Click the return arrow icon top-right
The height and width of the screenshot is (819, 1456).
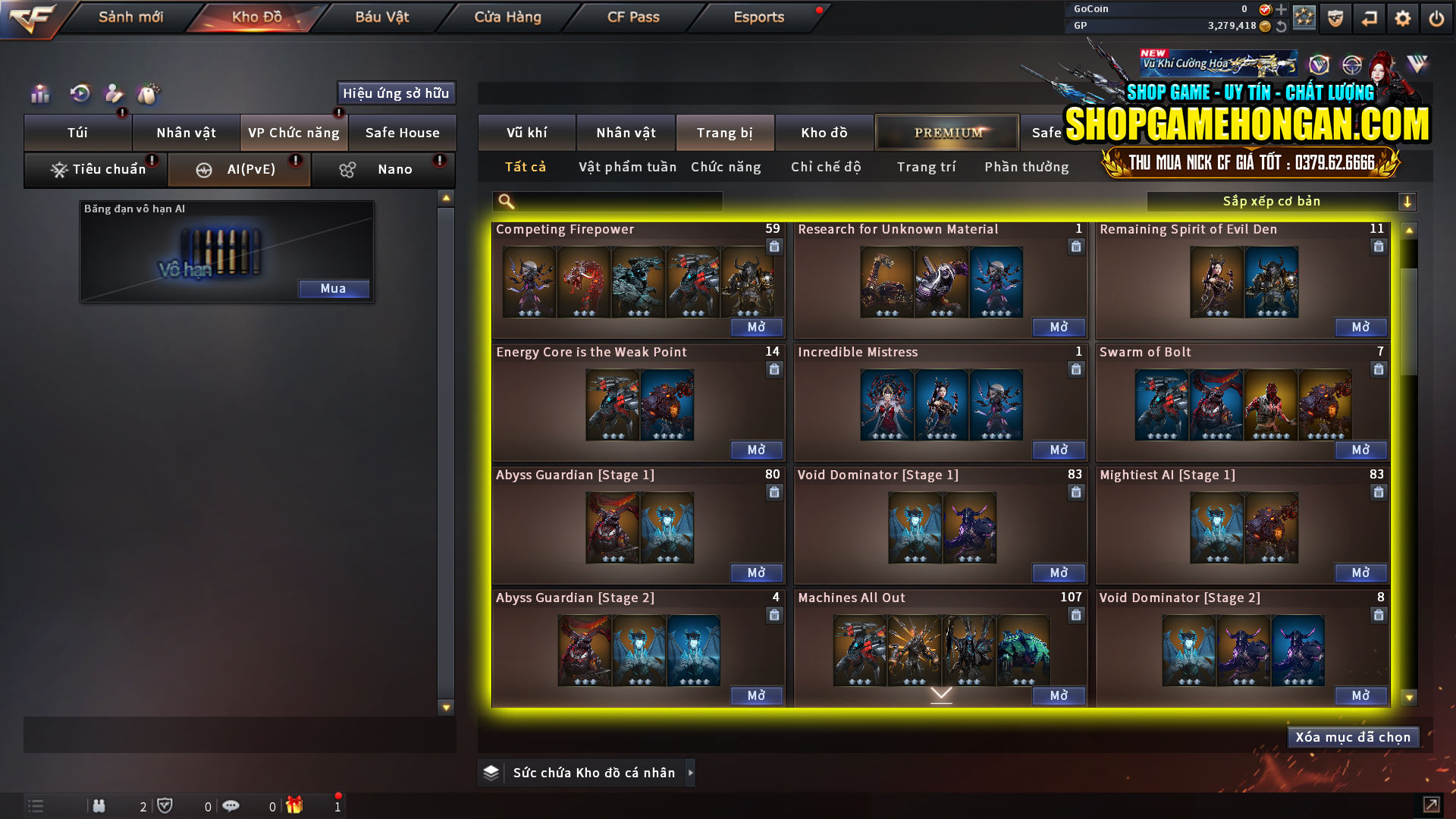click(x=1370, y=17)
